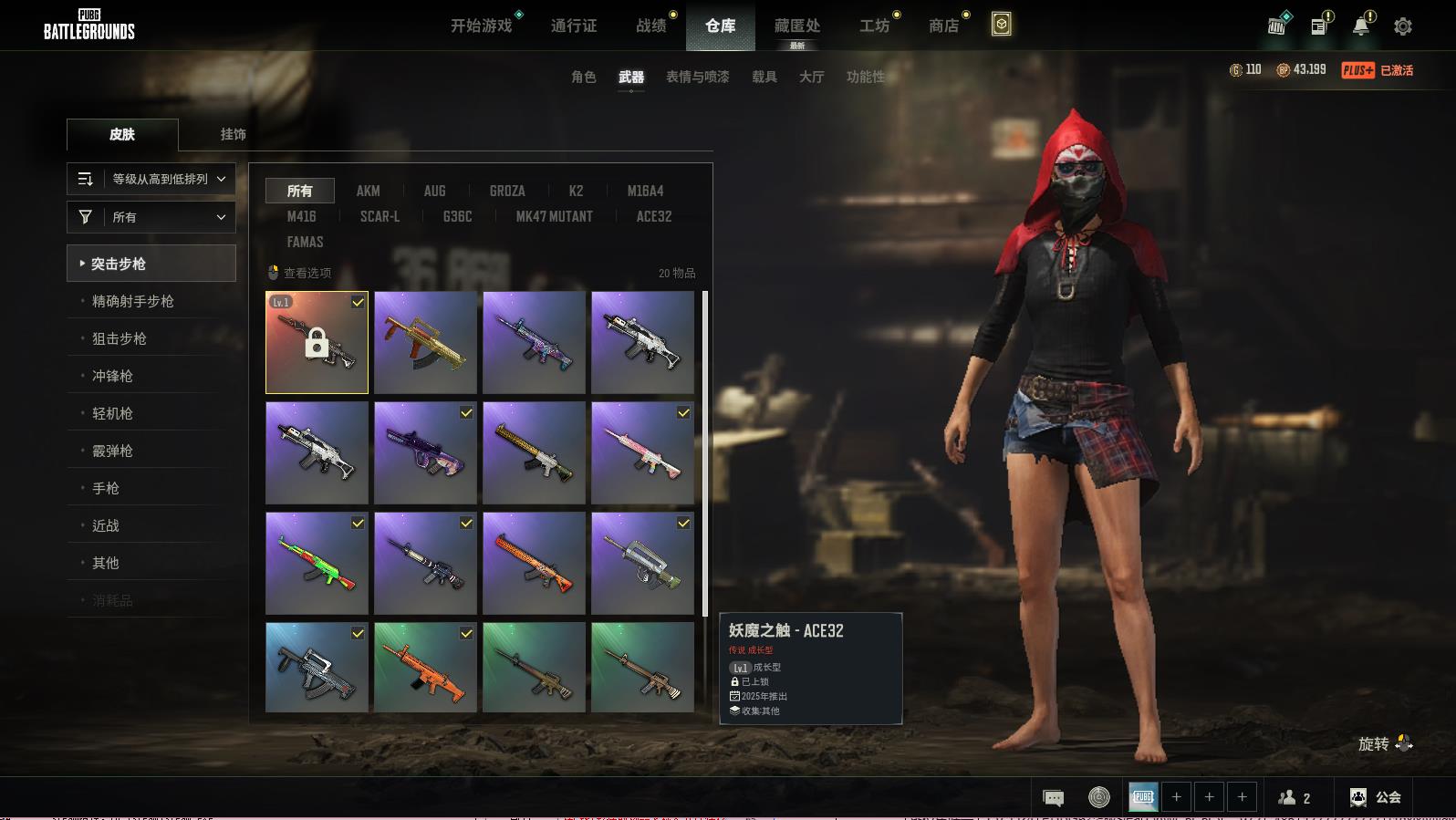Select the 表情与喷漆 tab
Viewport: 1456px width, 820px height.
697,77
